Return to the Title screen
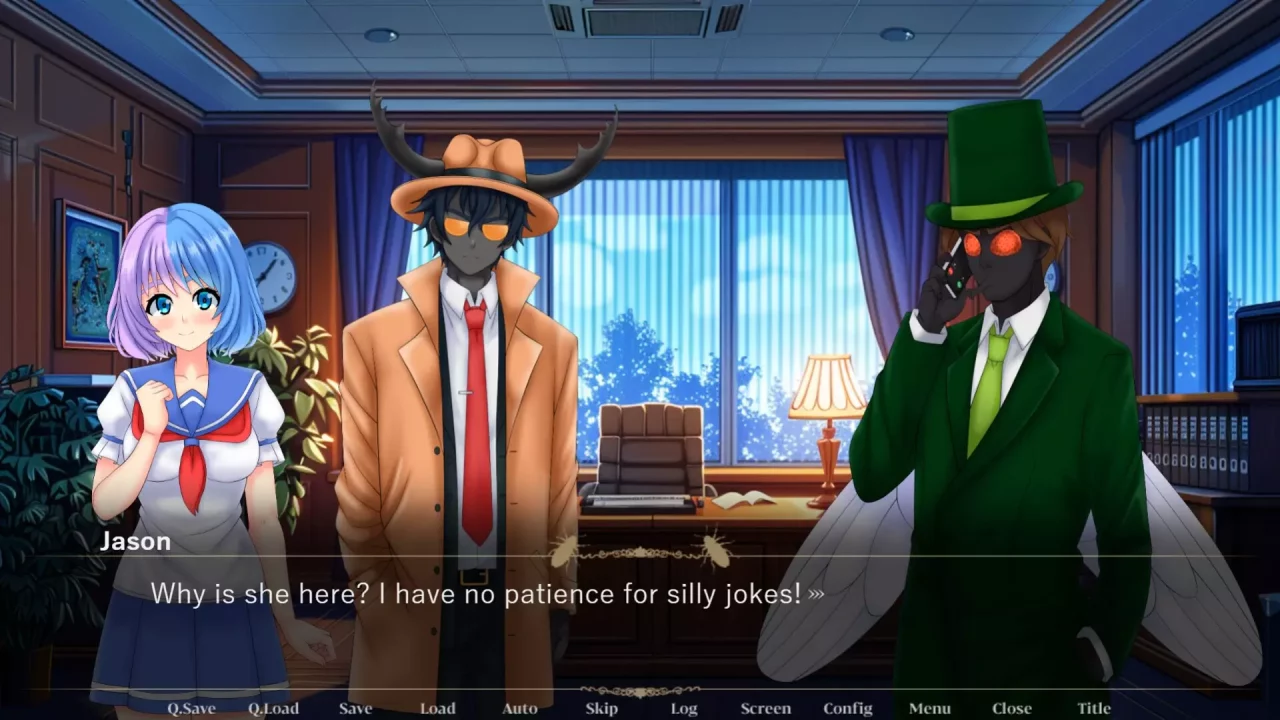1280x720 pixels. click(x=1093, y=708)
